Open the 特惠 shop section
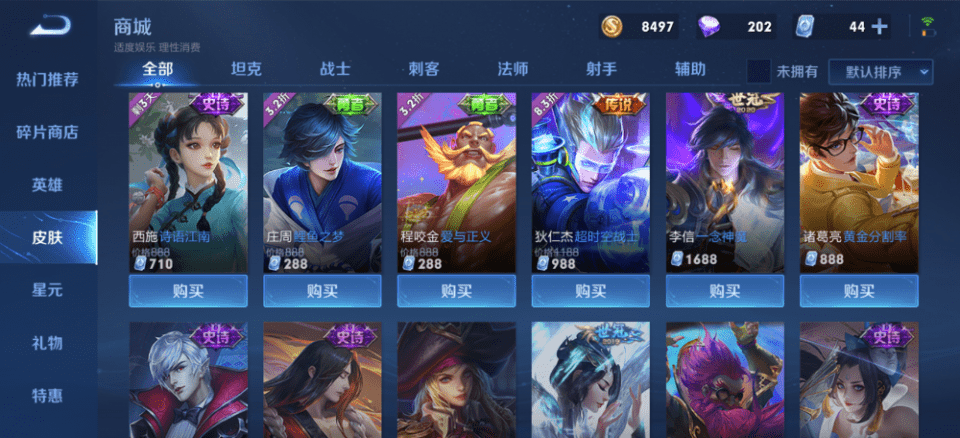960x438 pixels. point(48,395)
